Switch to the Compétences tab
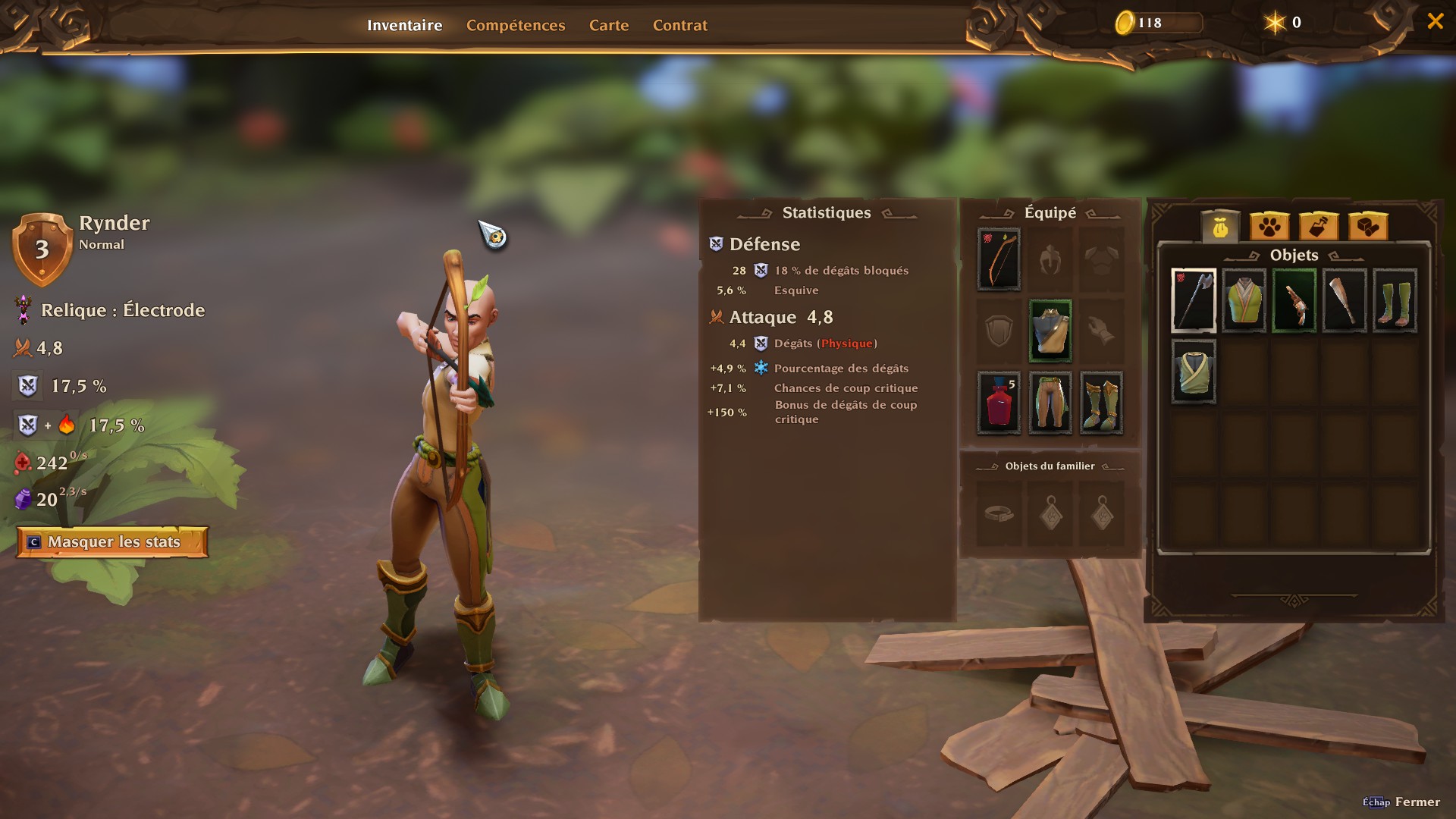Image resolution: width=1456 pixels, height=819 pixels. coord(516,25)
